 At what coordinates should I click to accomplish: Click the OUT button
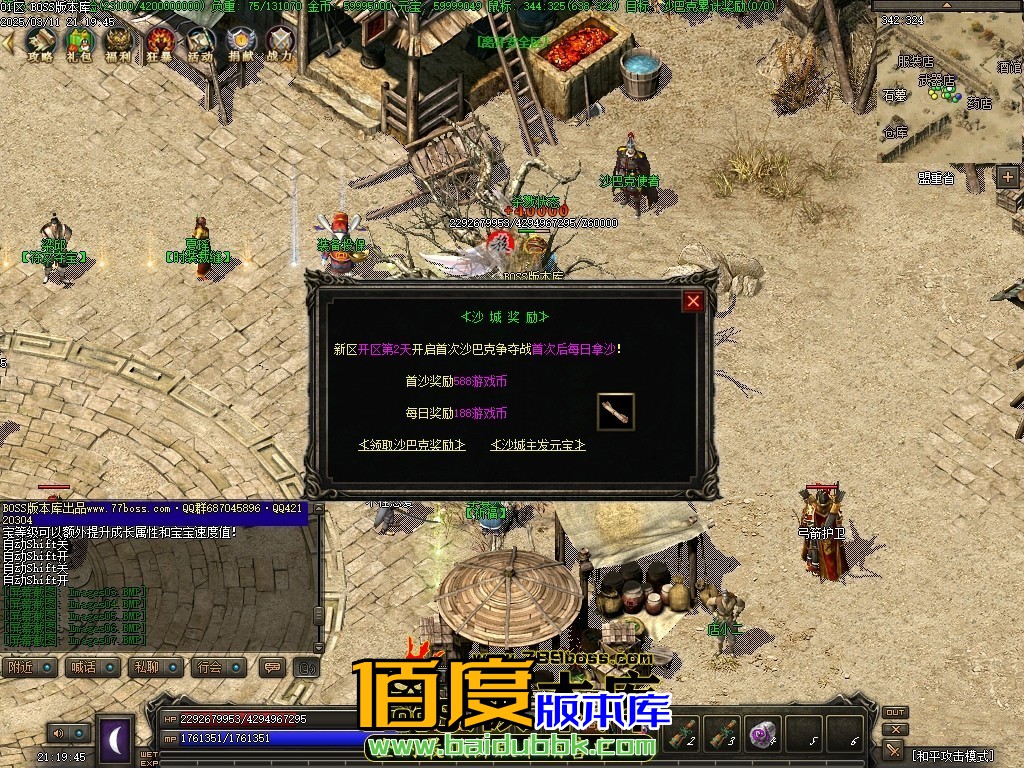pyautogui.click(x=895, y=713)
